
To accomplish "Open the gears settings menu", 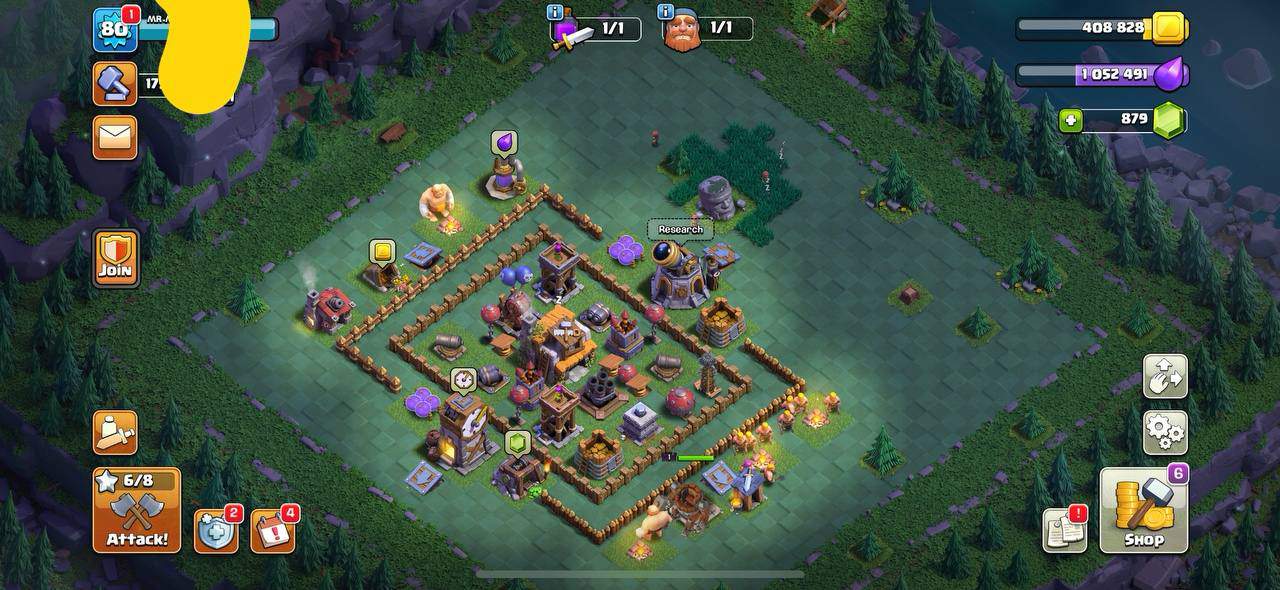I will (x=1165, y=432).
